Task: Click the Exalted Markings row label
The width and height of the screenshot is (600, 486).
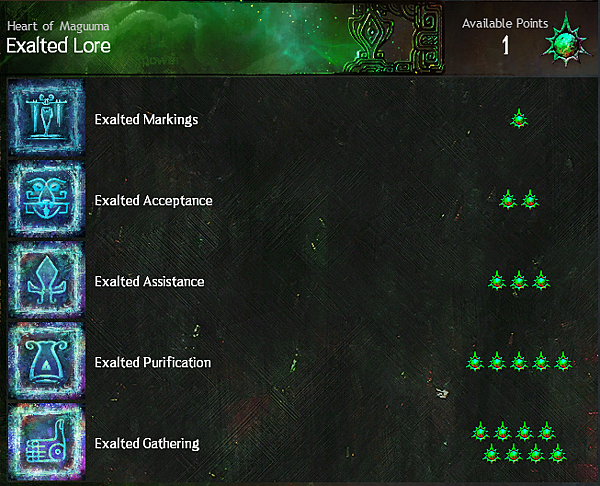Action: [146, 119]
